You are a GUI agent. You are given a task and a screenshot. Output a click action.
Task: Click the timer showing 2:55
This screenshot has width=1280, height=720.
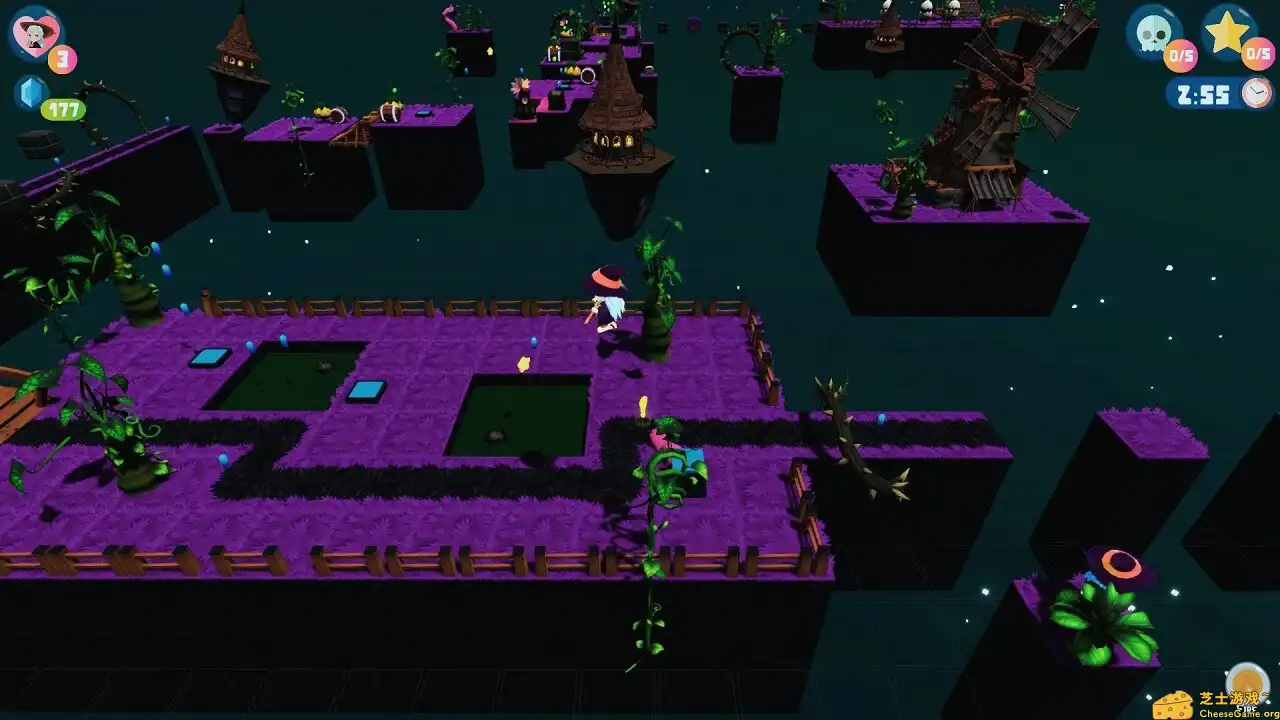[1201, 93]
